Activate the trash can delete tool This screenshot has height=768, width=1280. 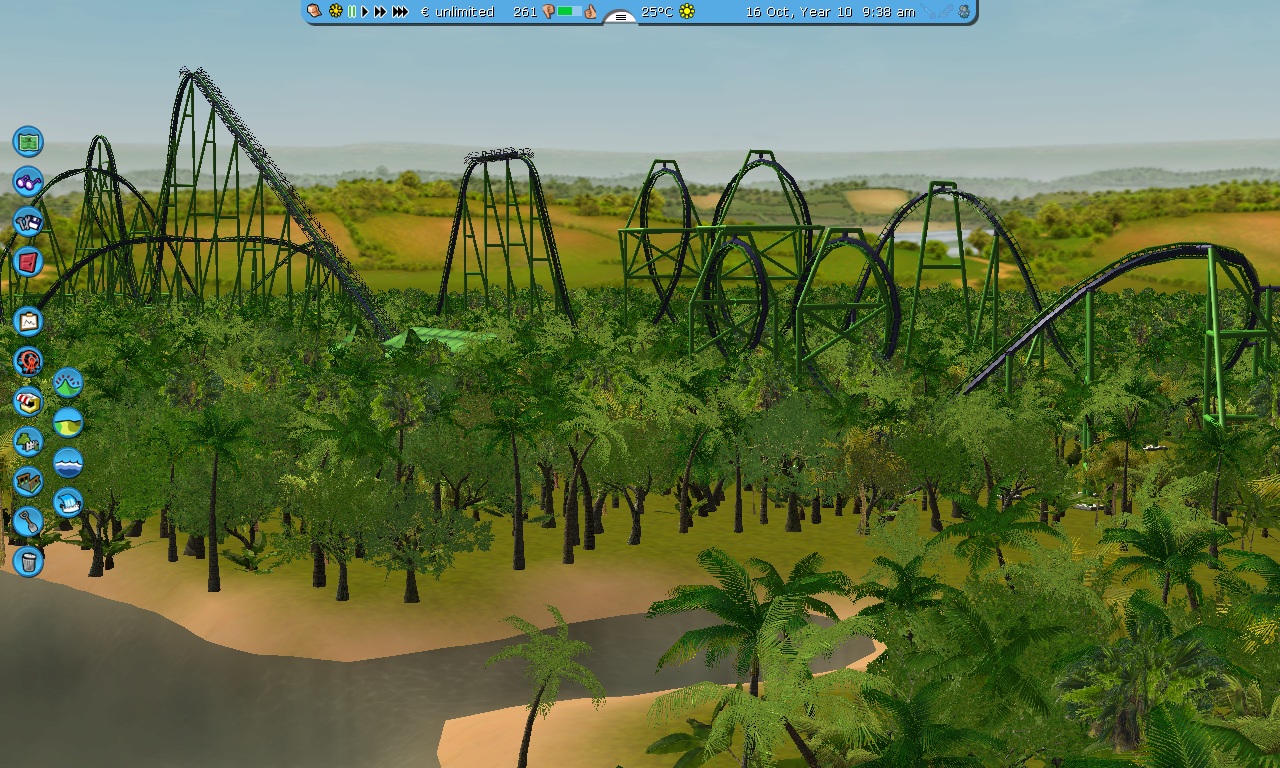[28, 561]
